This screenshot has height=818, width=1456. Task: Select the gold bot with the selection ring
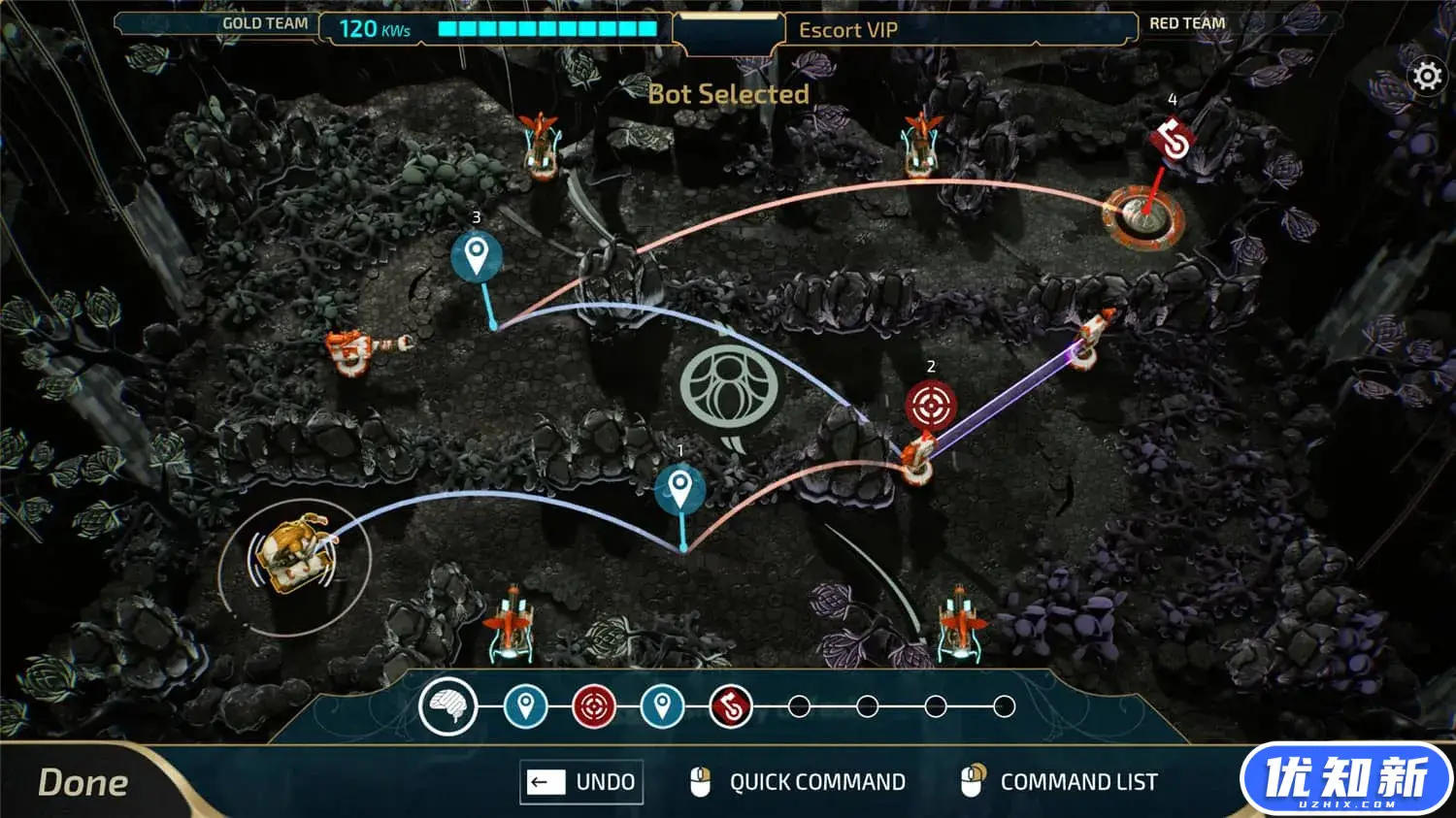tap(293, 557)
